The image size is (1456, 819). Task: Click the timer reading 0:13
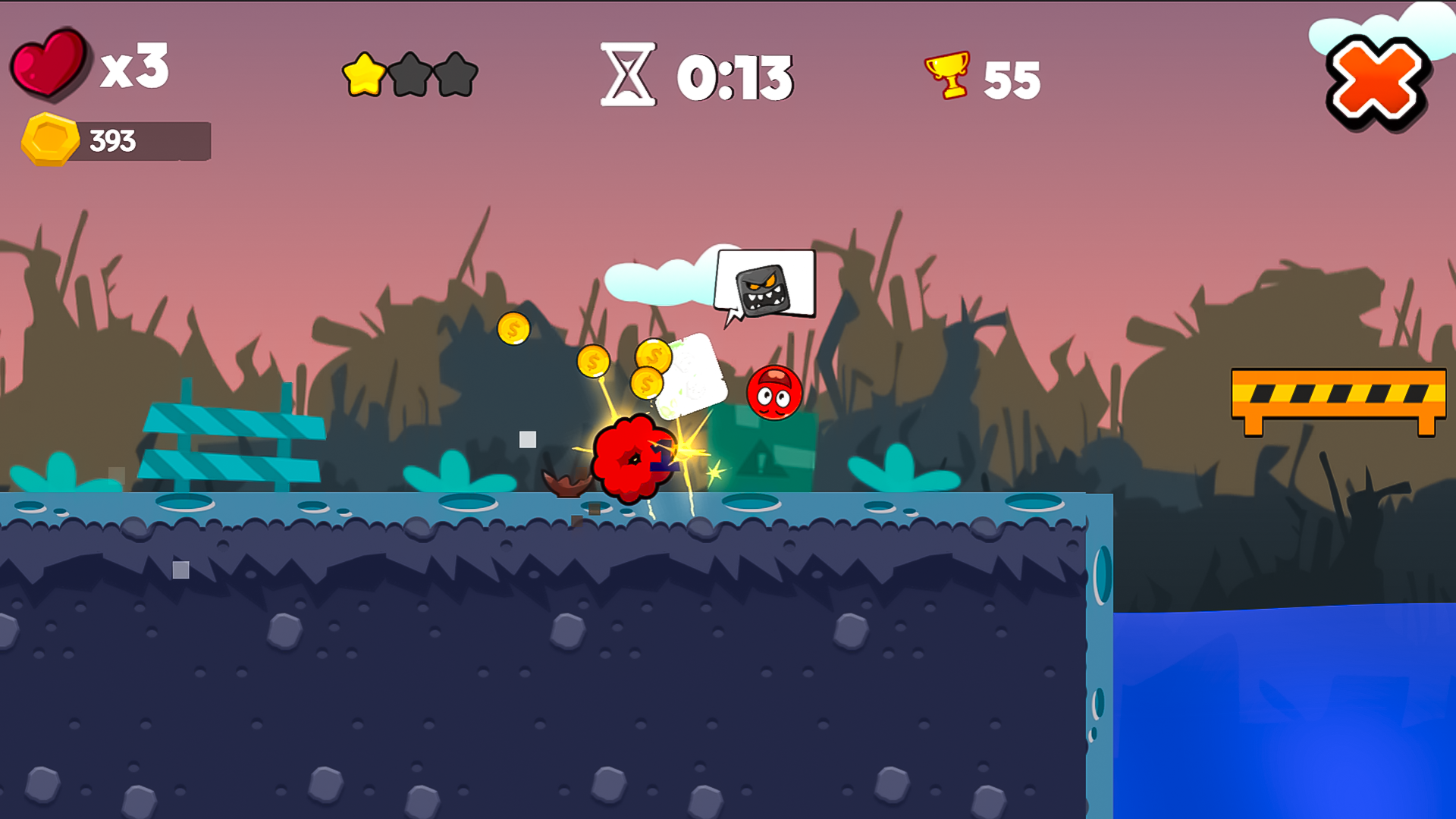[x=736, y=75]
